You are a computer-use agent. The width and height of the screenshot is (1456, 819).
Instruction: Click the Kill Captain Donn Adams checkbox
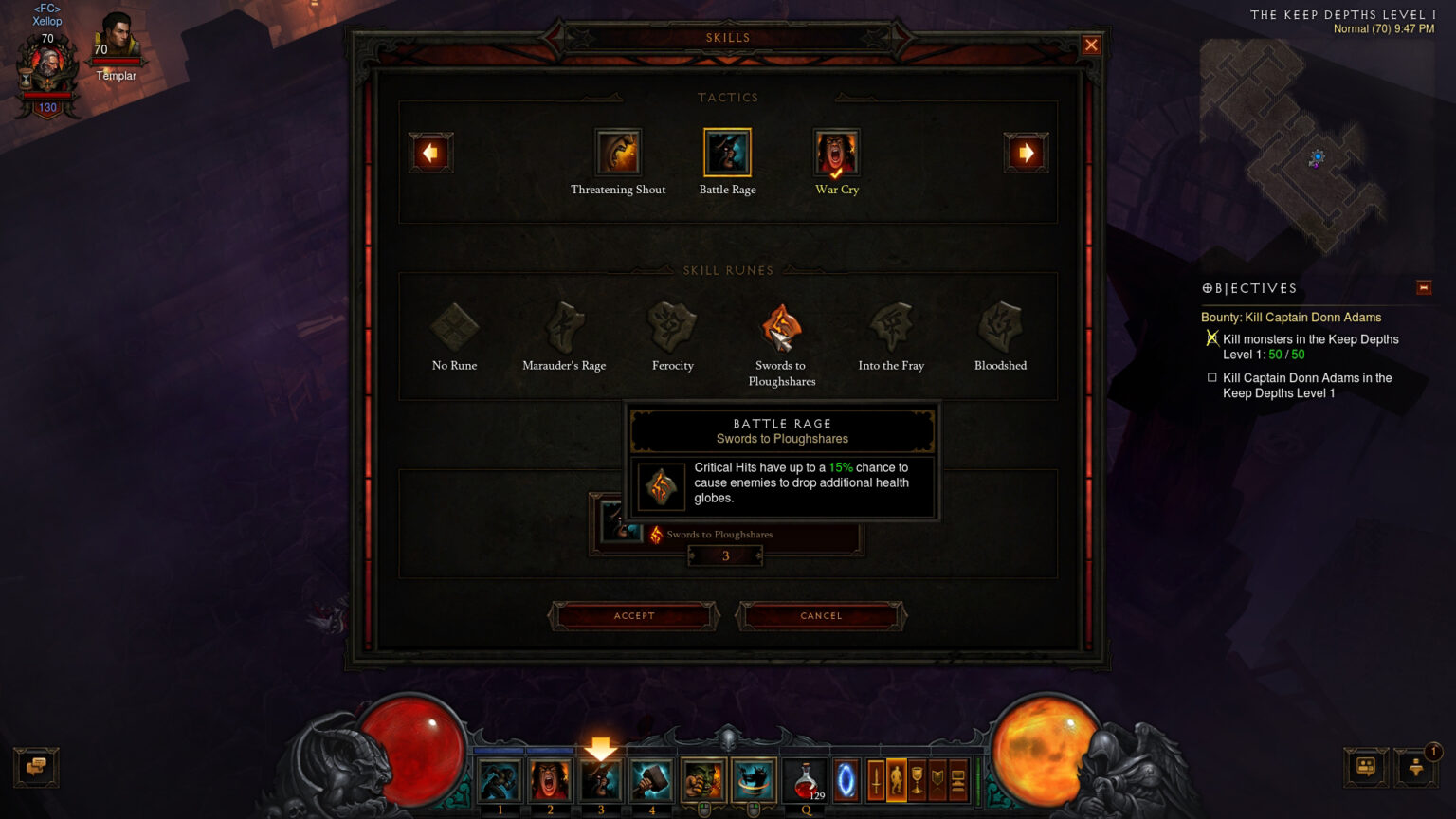pos(1210,377)
